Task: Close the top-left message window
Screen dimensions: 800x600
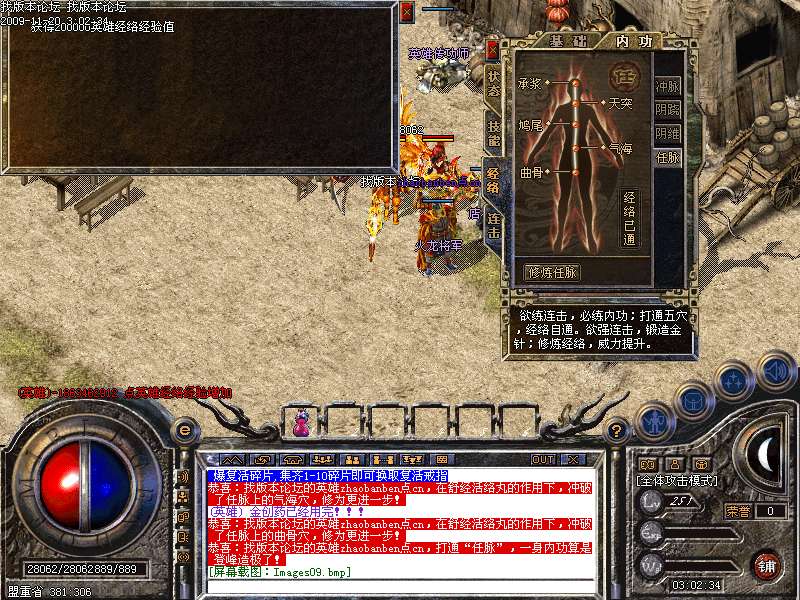Action: 406,12
